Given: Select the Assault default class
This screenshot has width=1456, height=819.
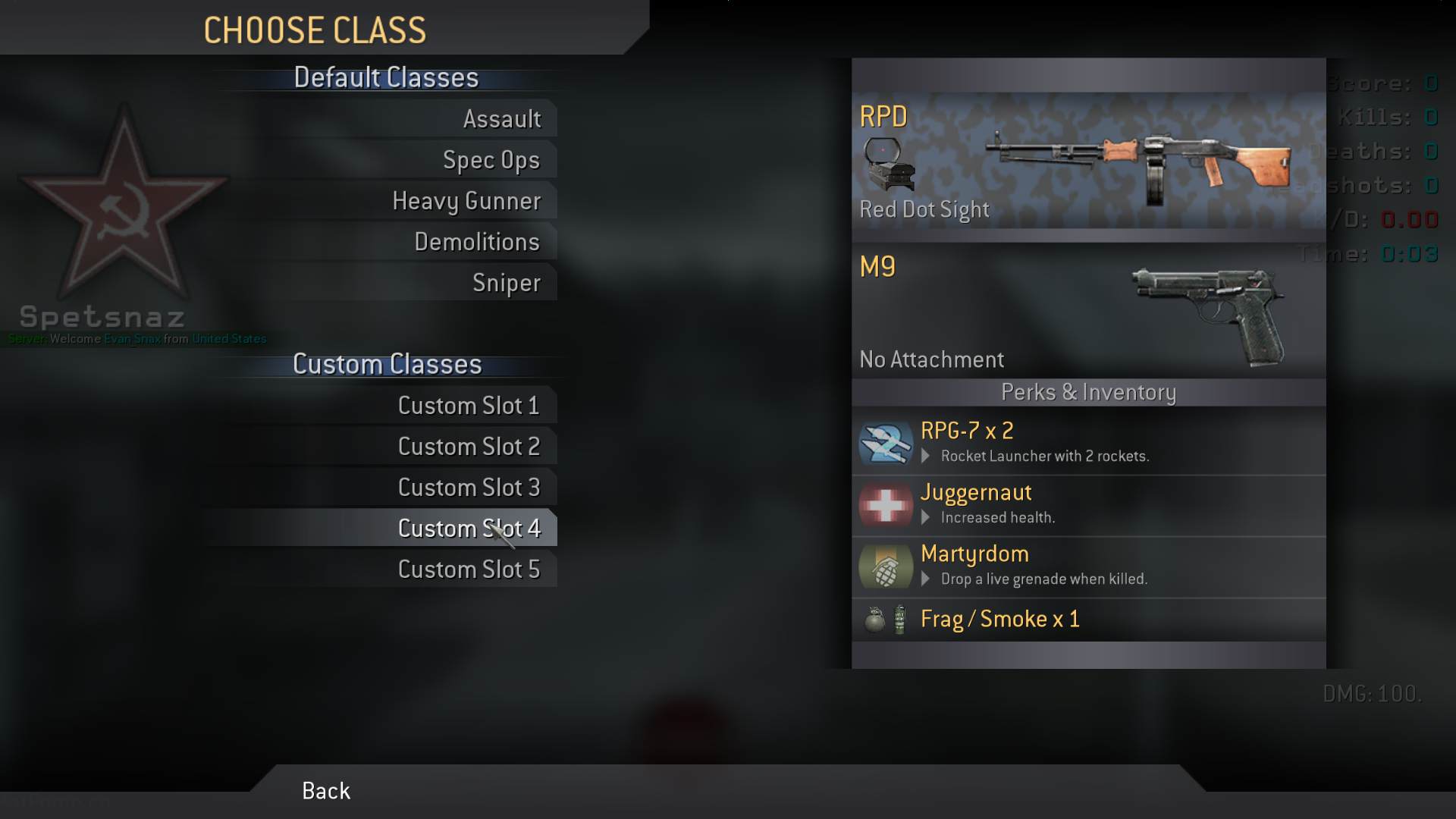Looking at the screenshot, I should 501,119.
